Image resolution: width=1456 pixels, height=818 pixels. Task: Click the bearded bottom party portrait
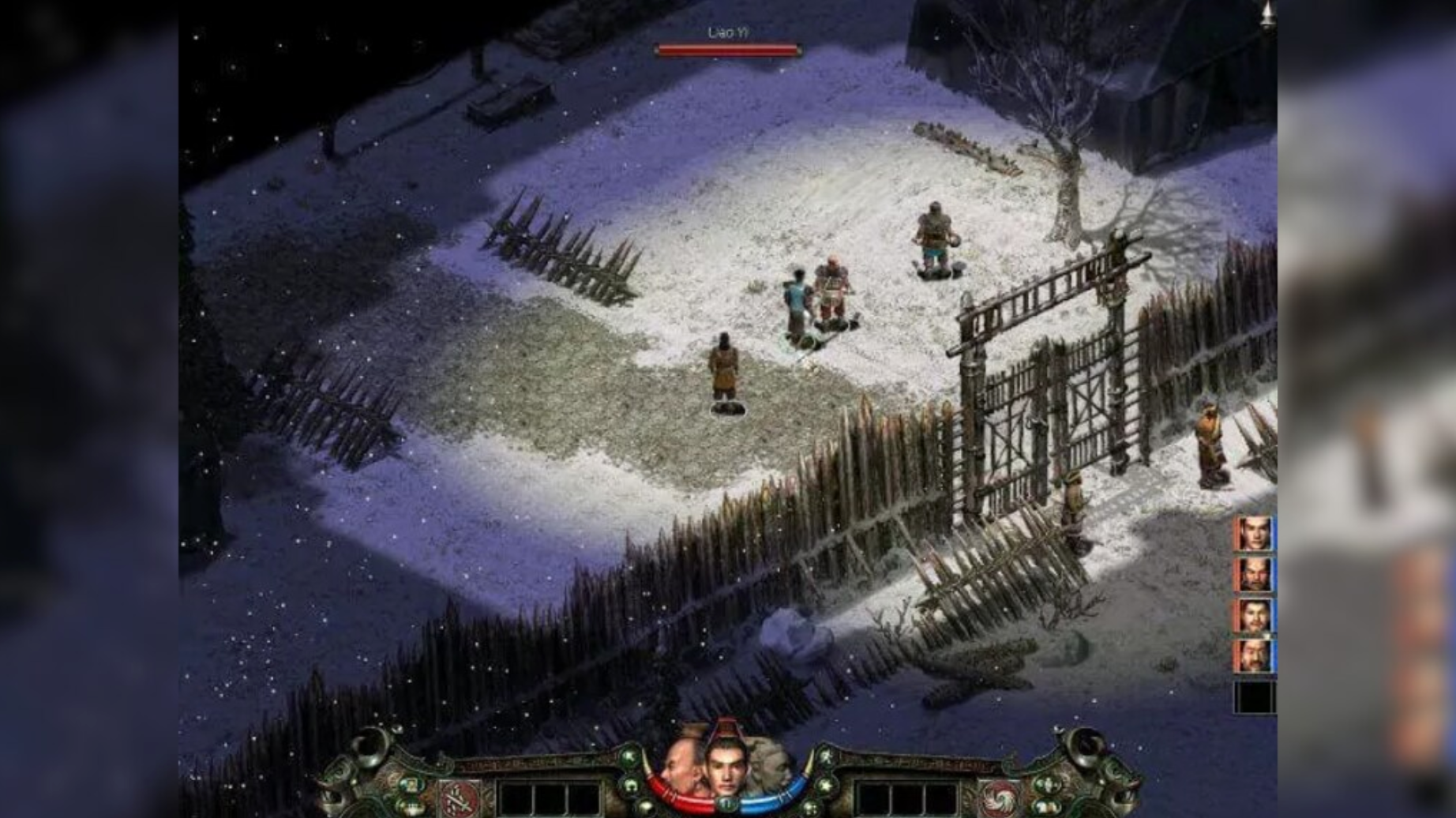click(x=1253, y=656)
